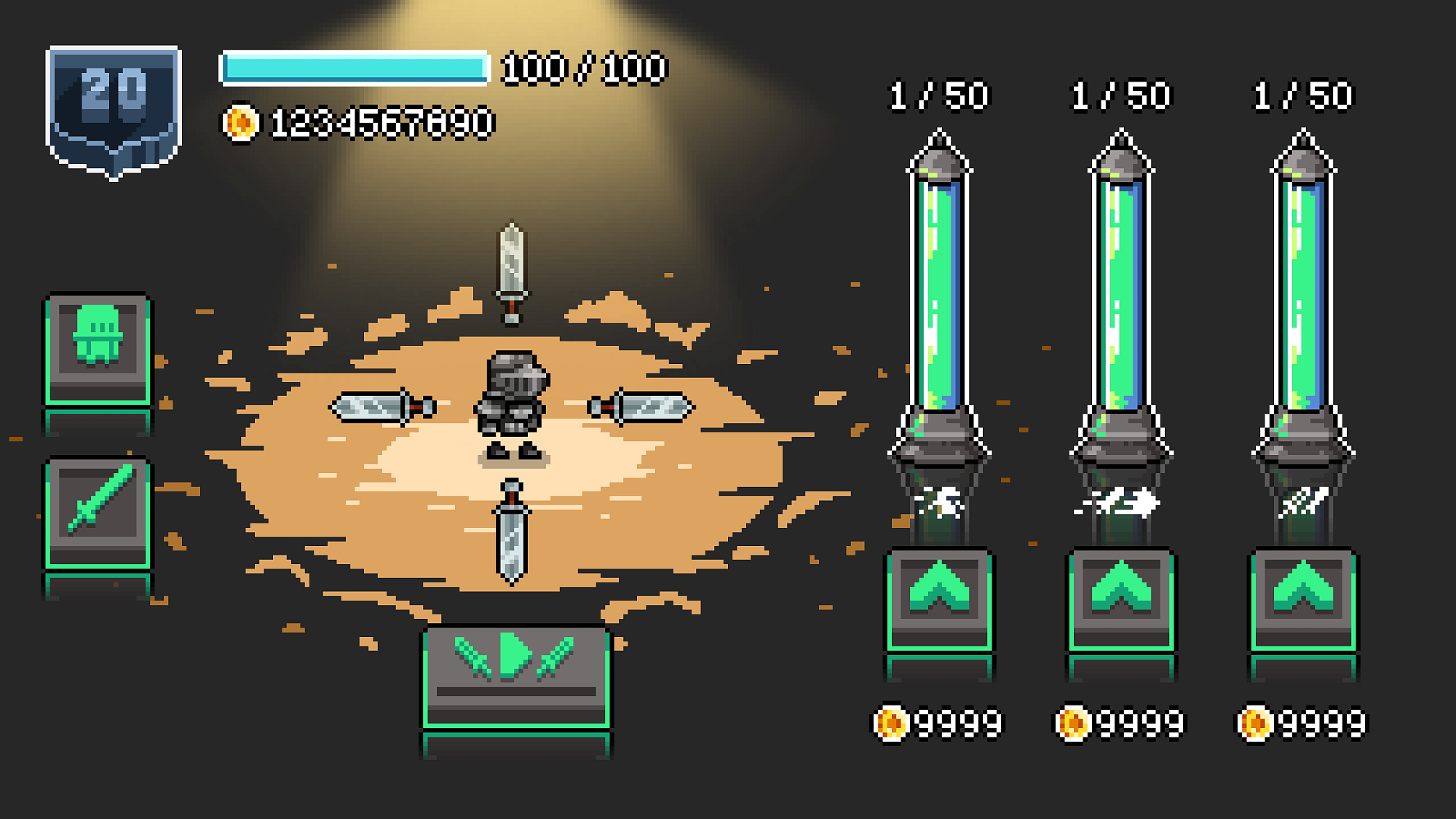Open the green helmet equipment button
The width and height of the screenshot is (1456, 819).
point(98,348)
